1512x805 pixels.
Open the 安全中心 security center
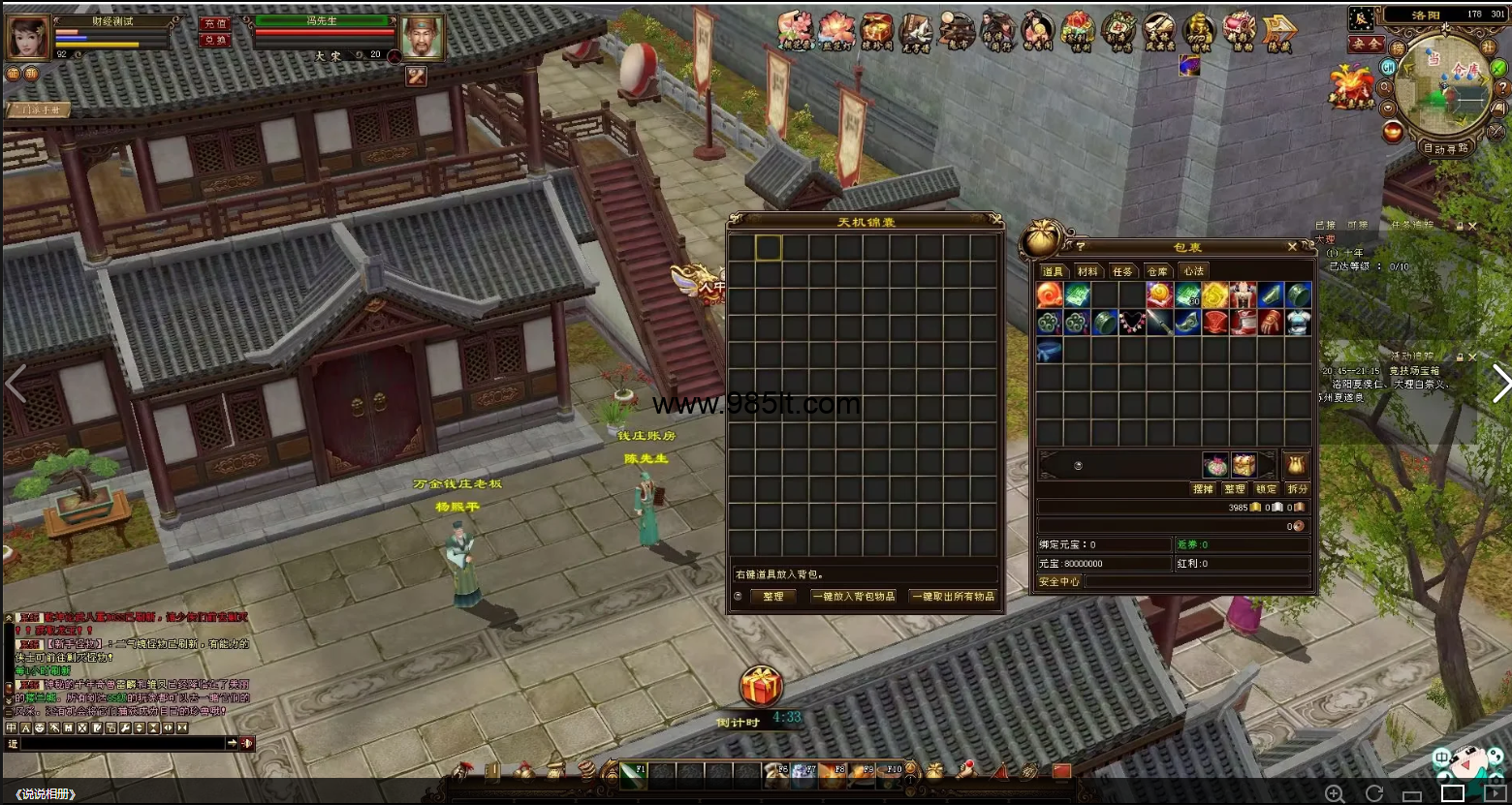(x=1058, y=582)
